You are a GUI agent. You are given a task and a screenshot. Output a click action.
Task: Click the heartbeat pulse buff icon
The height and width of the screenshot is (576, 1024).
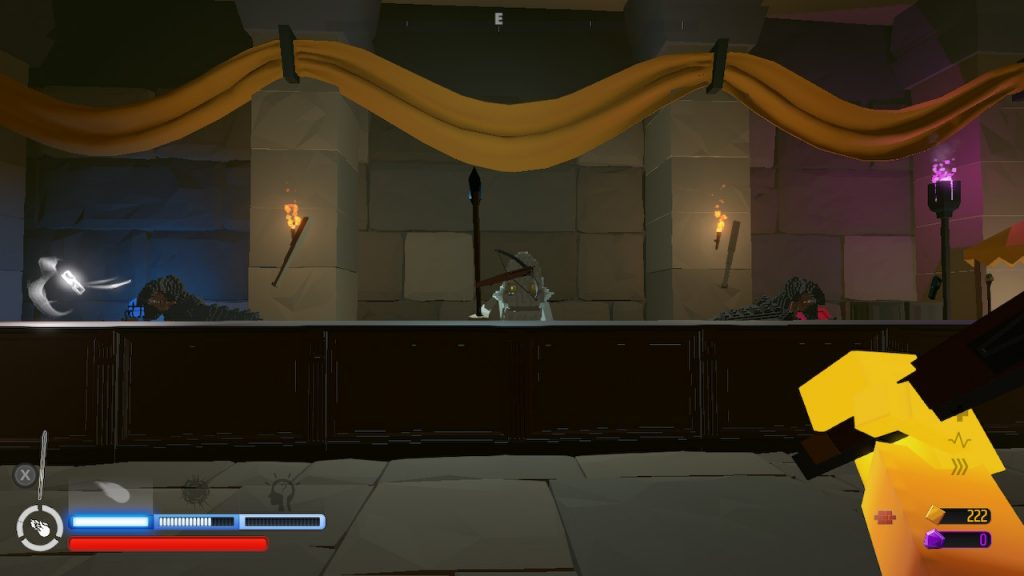click(960, 439)
